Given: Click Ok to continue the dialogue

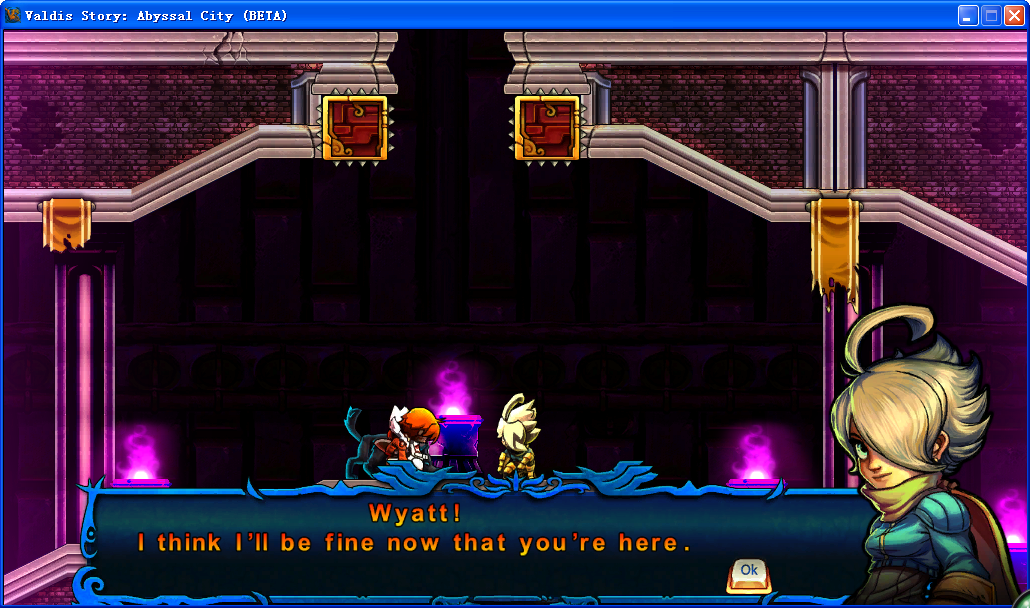Looking at the screenshot, I should (748, 572).
